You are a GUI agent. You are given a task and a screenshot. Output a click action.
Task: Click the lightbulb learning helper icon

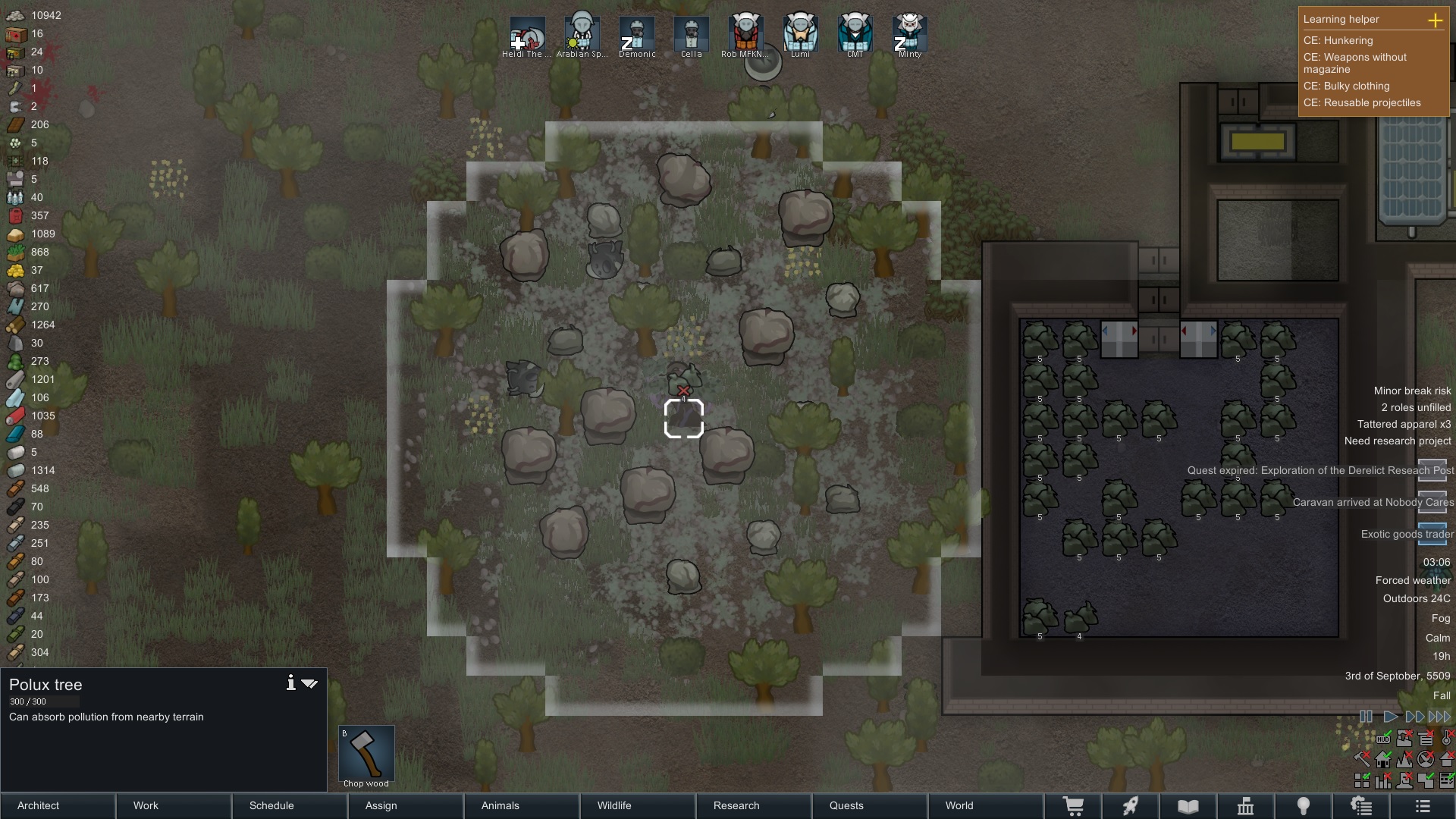pos(1303,805)
